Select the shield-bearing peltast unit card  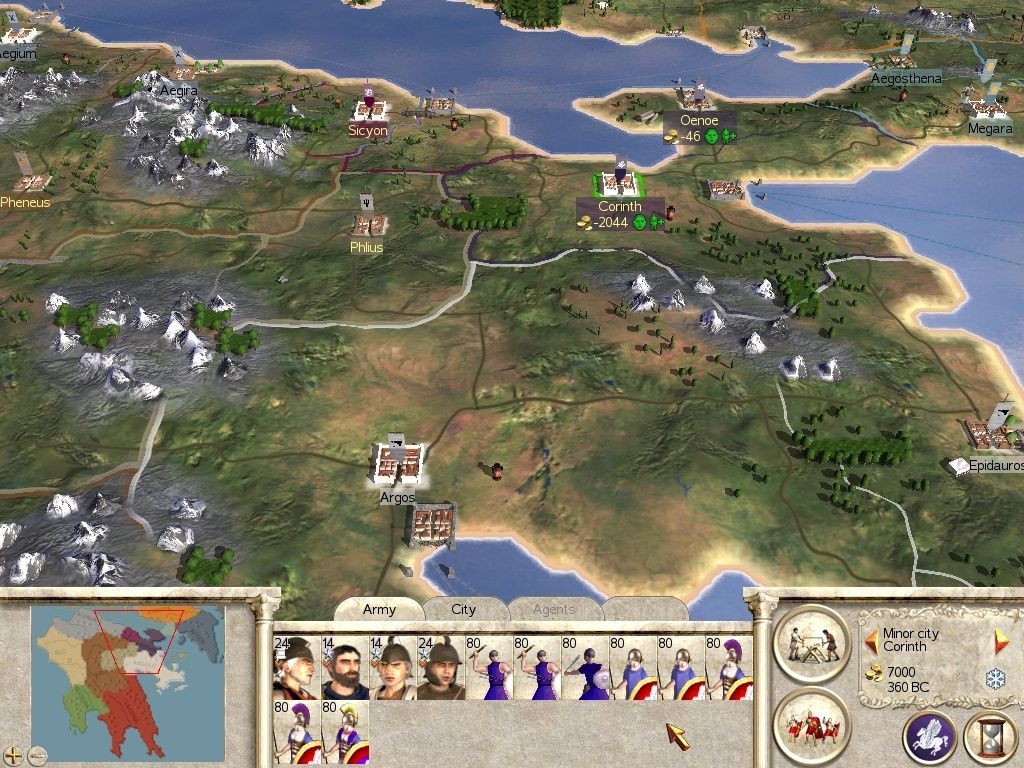click(x=584, y=667)
